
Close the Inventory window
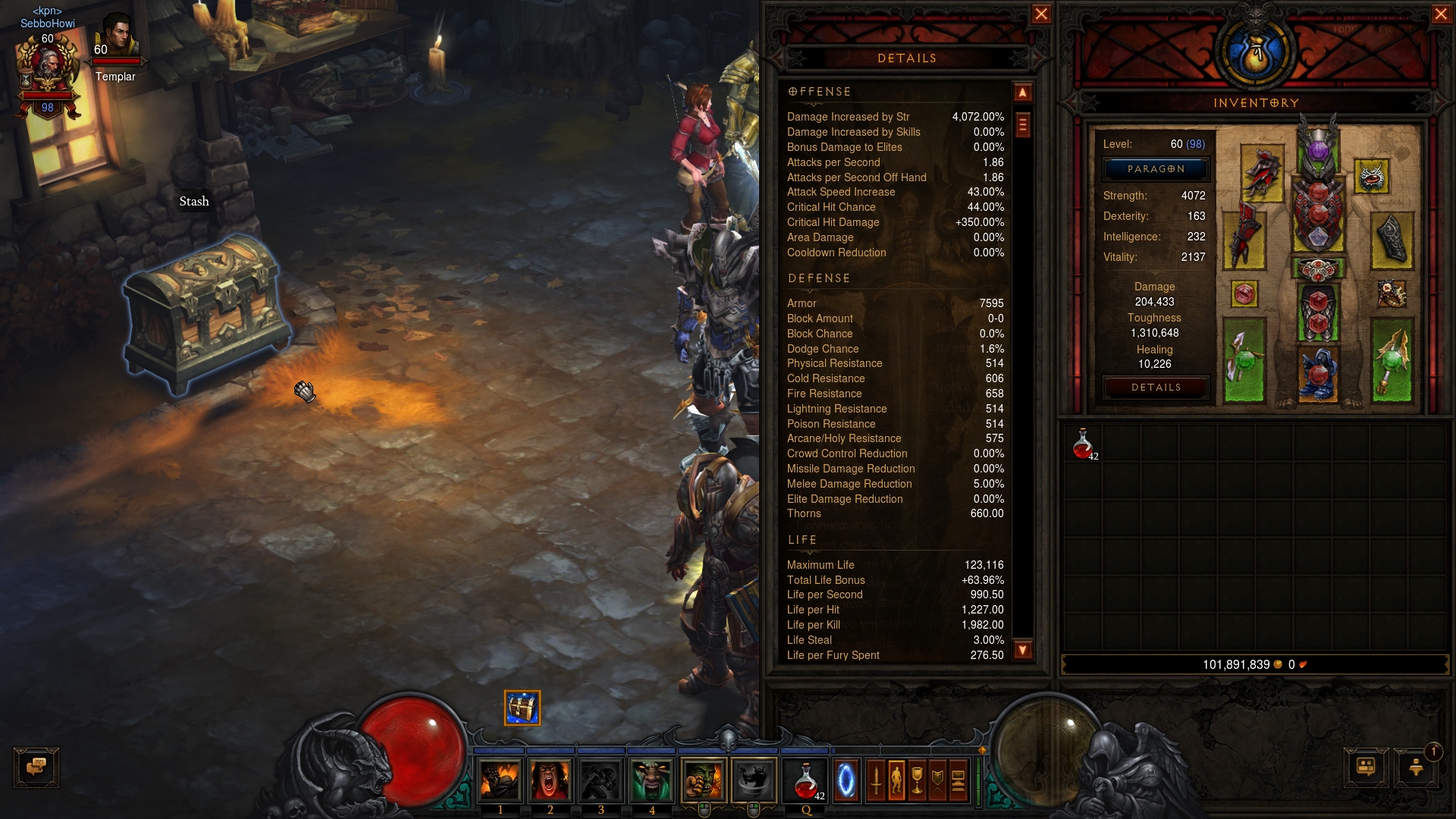tap(1441, 14)
